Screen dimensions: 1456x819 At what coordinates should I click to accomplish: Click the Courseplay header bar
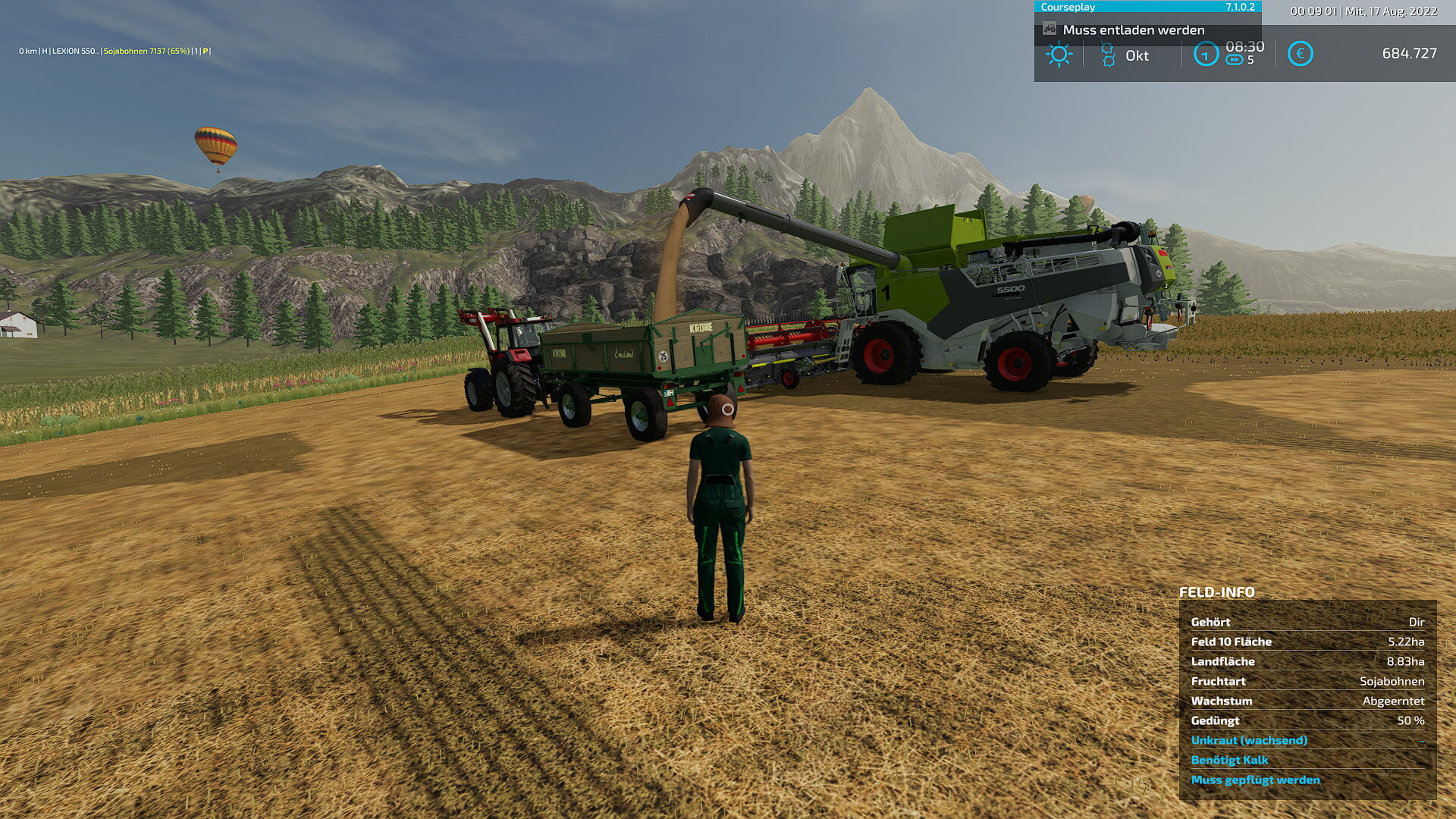[1147, 7]
